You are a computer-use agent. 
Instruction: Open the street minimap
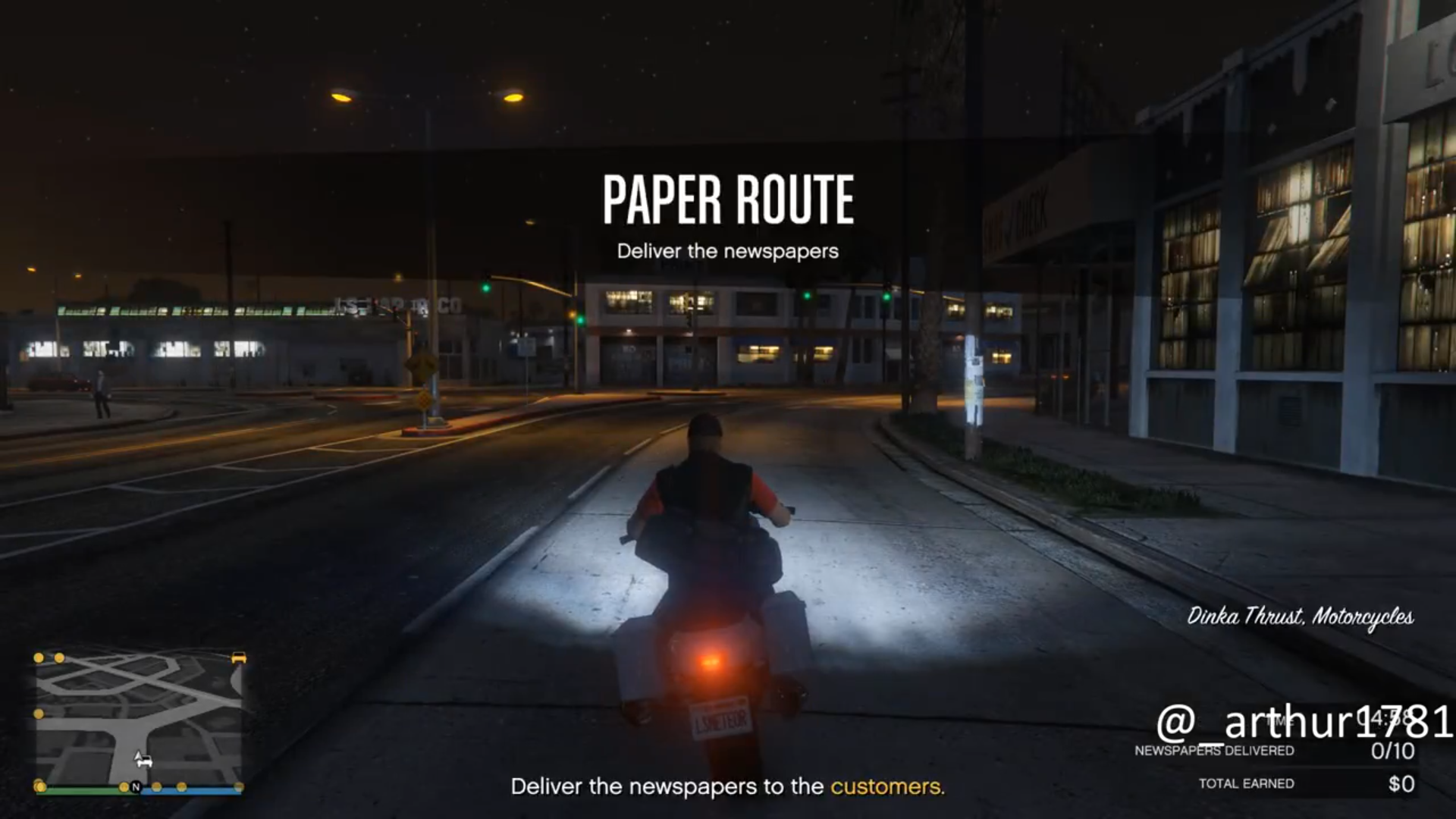coord(139,721)
